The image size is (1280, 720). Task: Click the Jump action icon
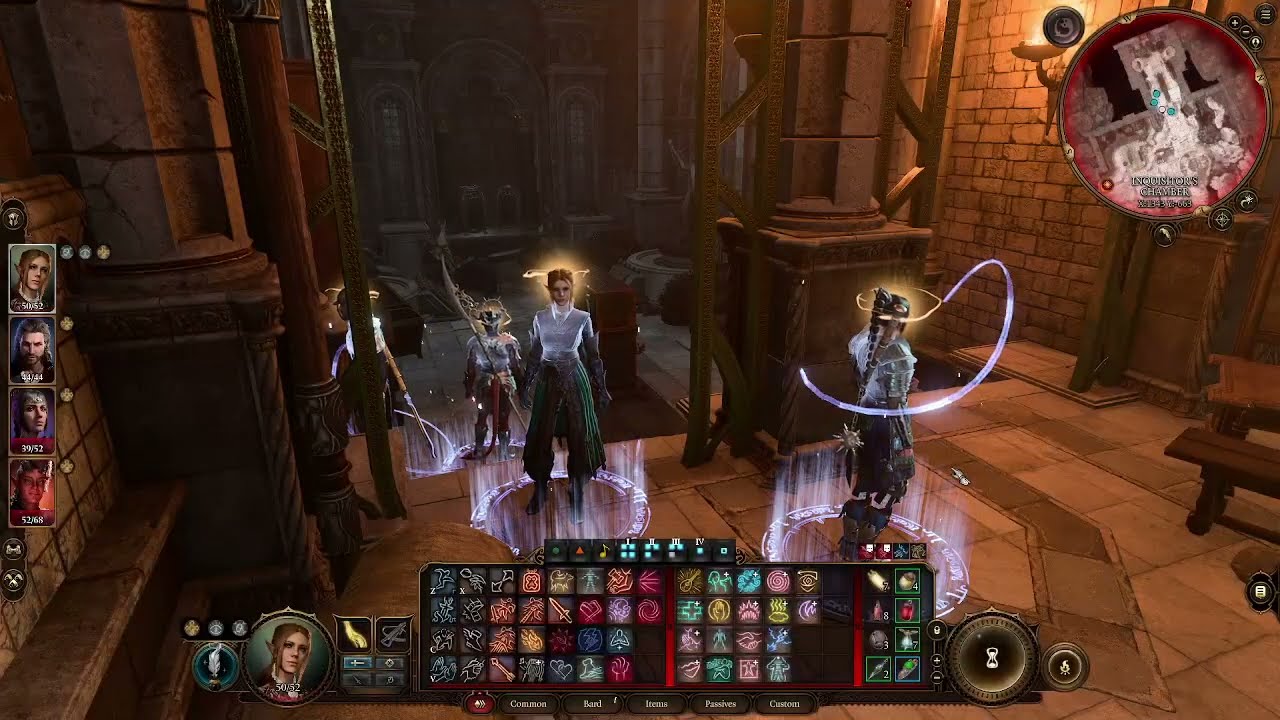coord(441,580)
